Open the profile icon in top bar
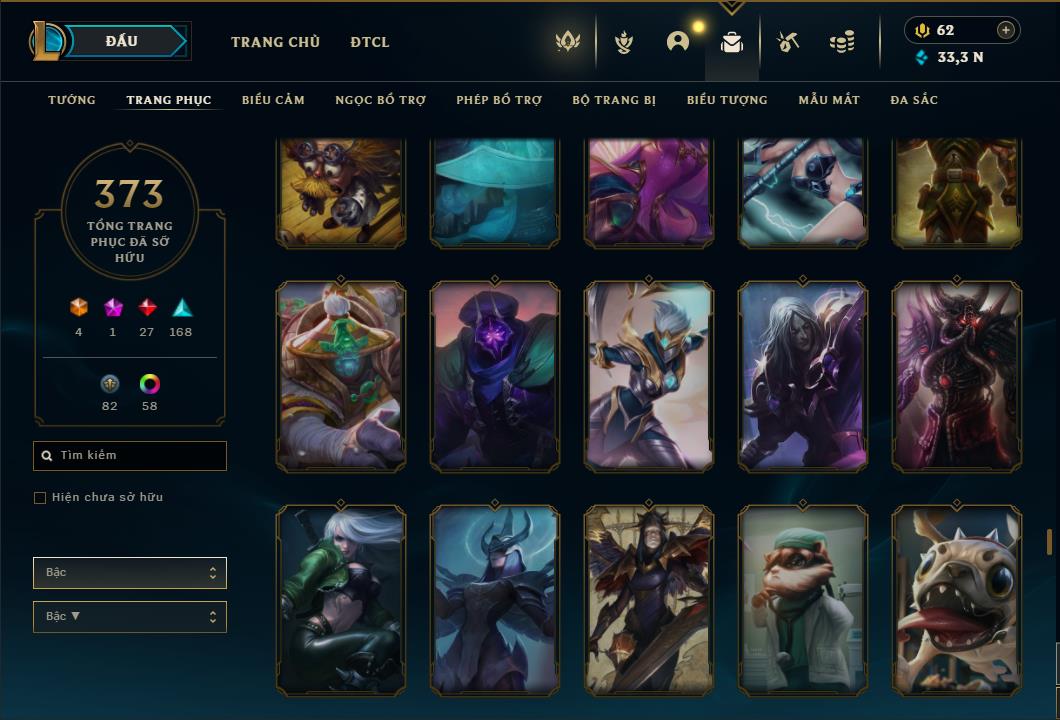Image resolution: width=1060 pixels, height=720 pixels. pos(678,42)
